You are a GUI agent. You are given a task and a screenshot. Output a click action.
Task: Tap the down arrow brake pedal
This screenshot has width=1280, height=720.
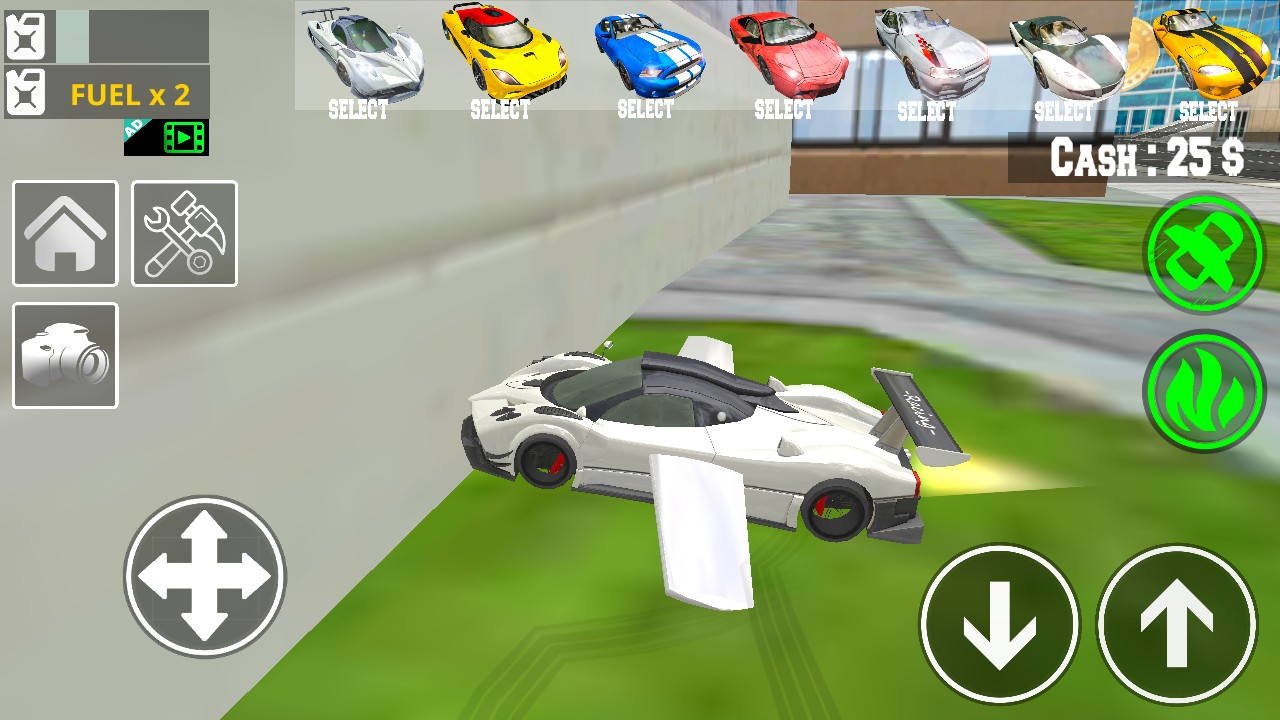point(999,624)
